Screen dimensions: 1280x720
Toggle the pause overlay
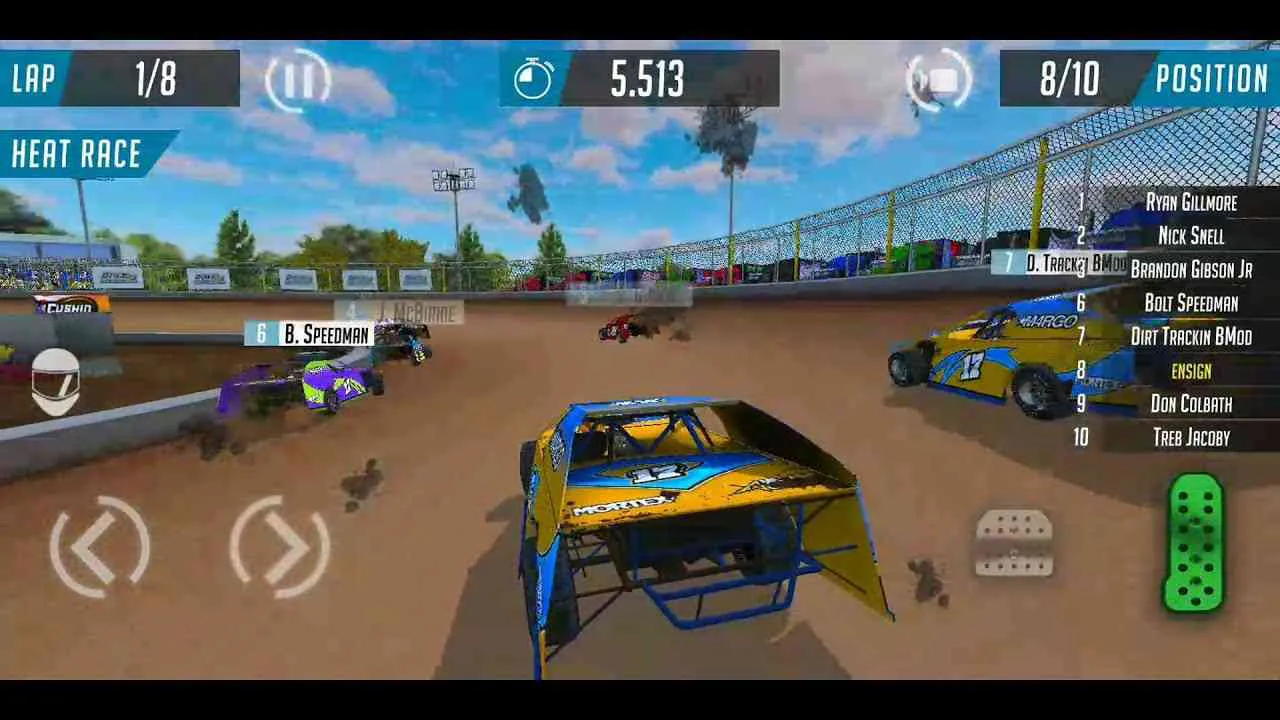[x=297, y=80]
